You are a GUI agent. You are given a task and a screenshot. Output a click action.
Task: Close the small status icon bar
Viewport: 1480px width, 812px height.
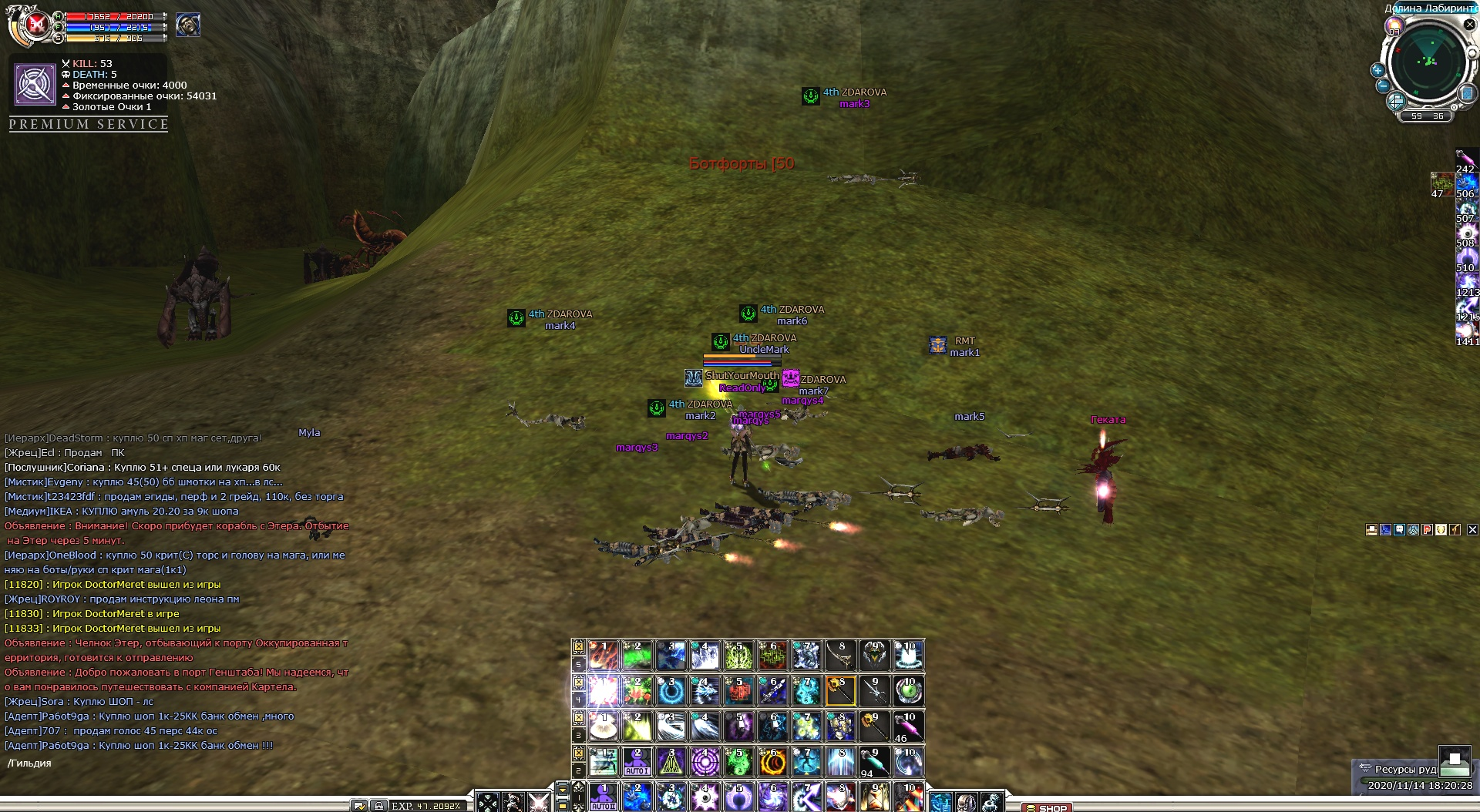1472,529
